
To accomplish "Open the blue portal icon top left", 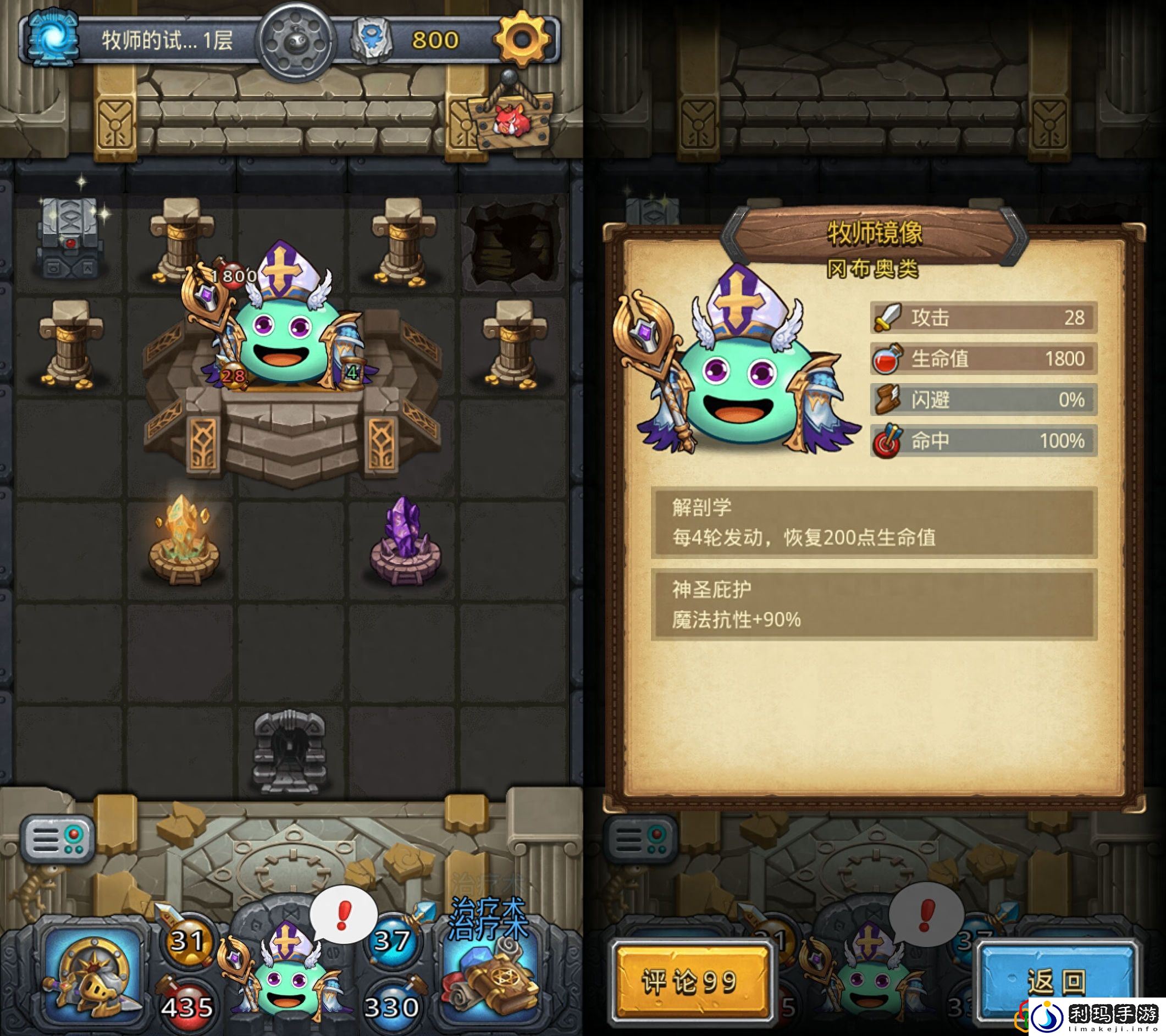I will (x=54, y=38).
